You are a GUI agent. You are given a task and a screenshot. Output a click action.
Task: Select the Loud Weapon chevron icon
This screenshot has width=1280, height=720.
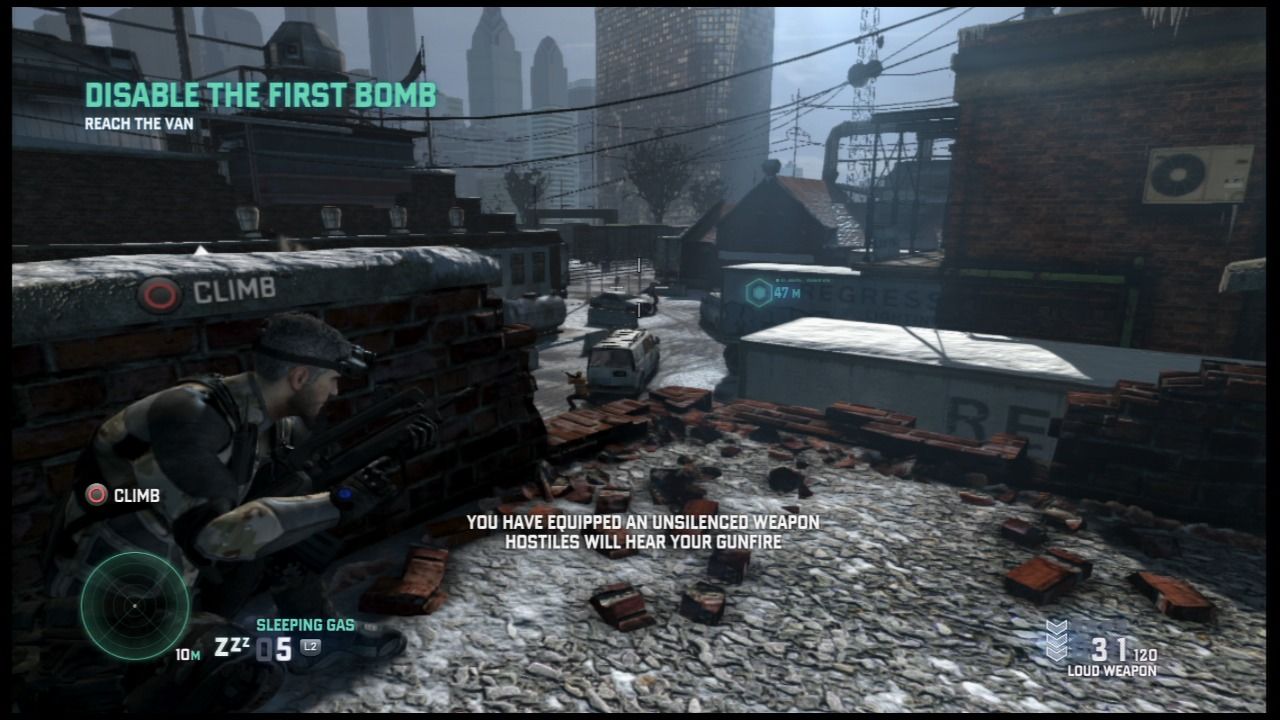(1057, 641)
